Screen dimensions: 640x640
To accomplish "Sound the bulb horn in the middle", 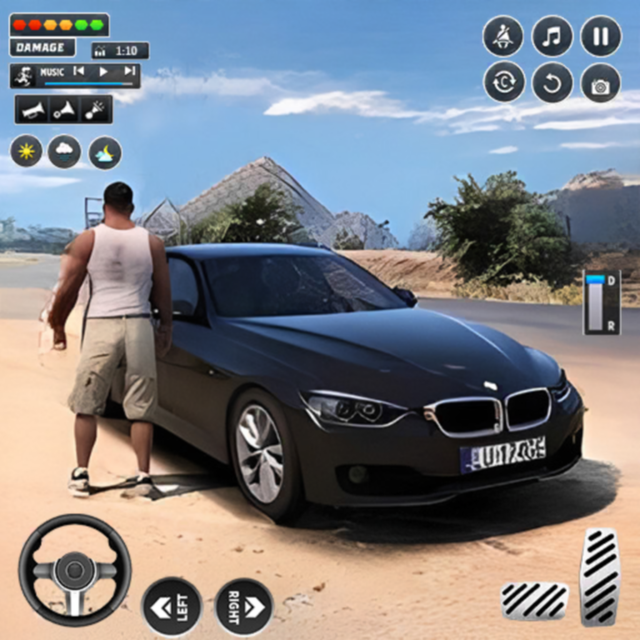I will coord(63,110).
